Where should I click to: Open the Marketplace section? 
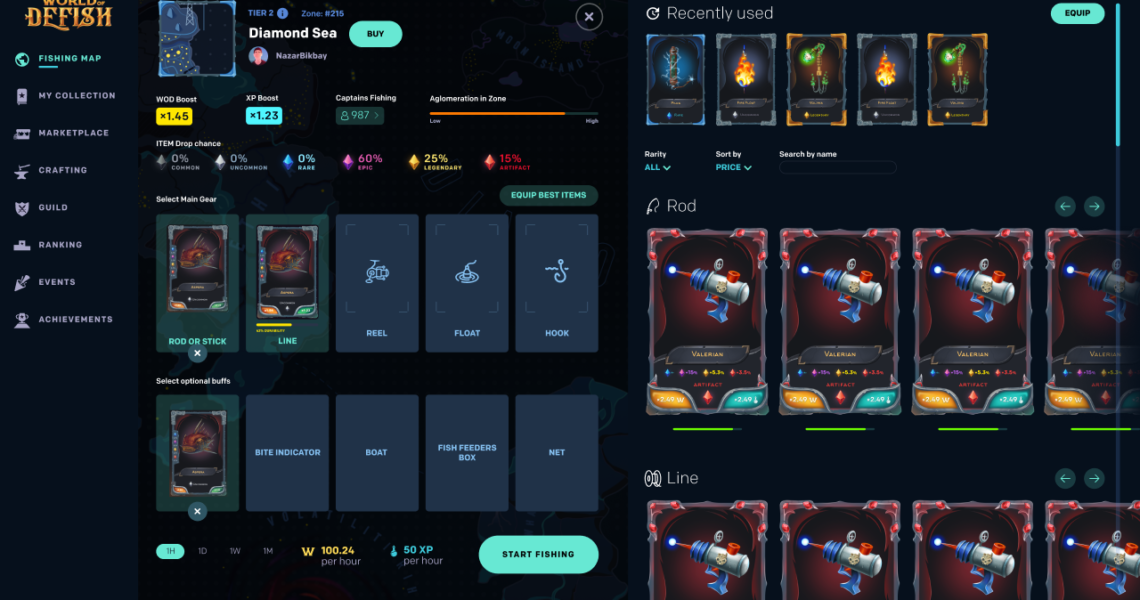point(73,133)
